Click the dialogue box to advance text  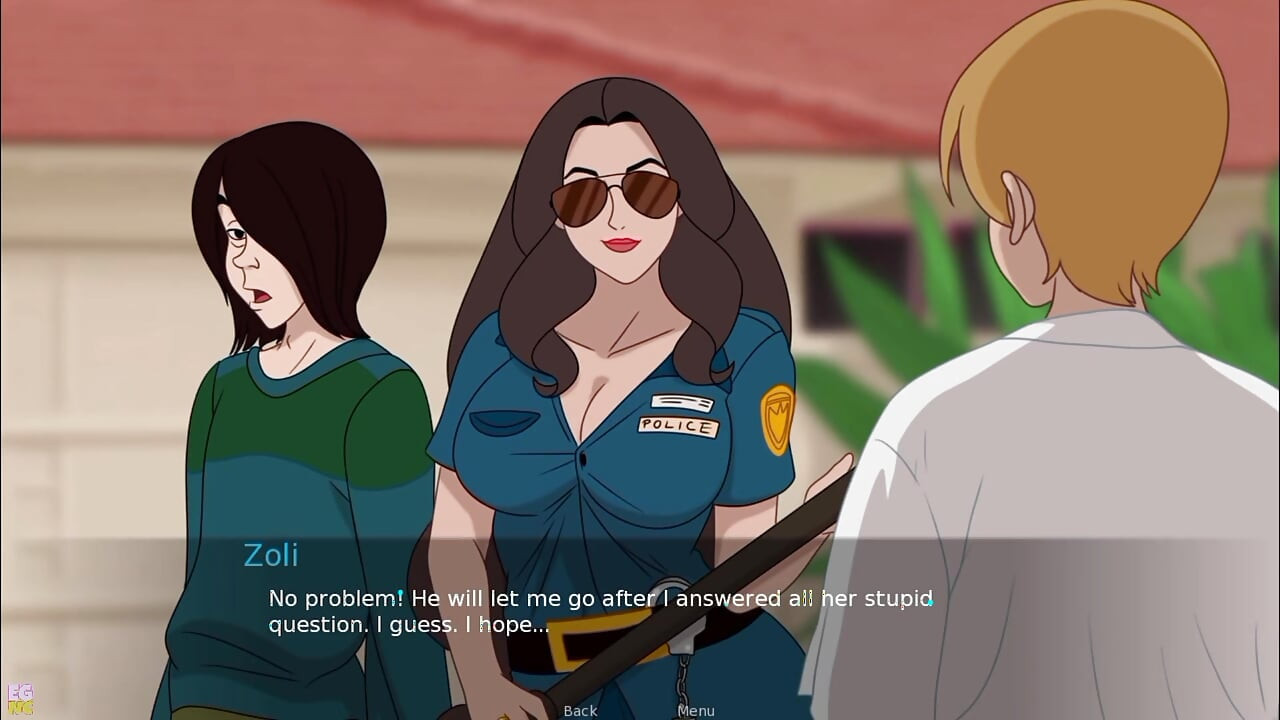pos(640,610)
